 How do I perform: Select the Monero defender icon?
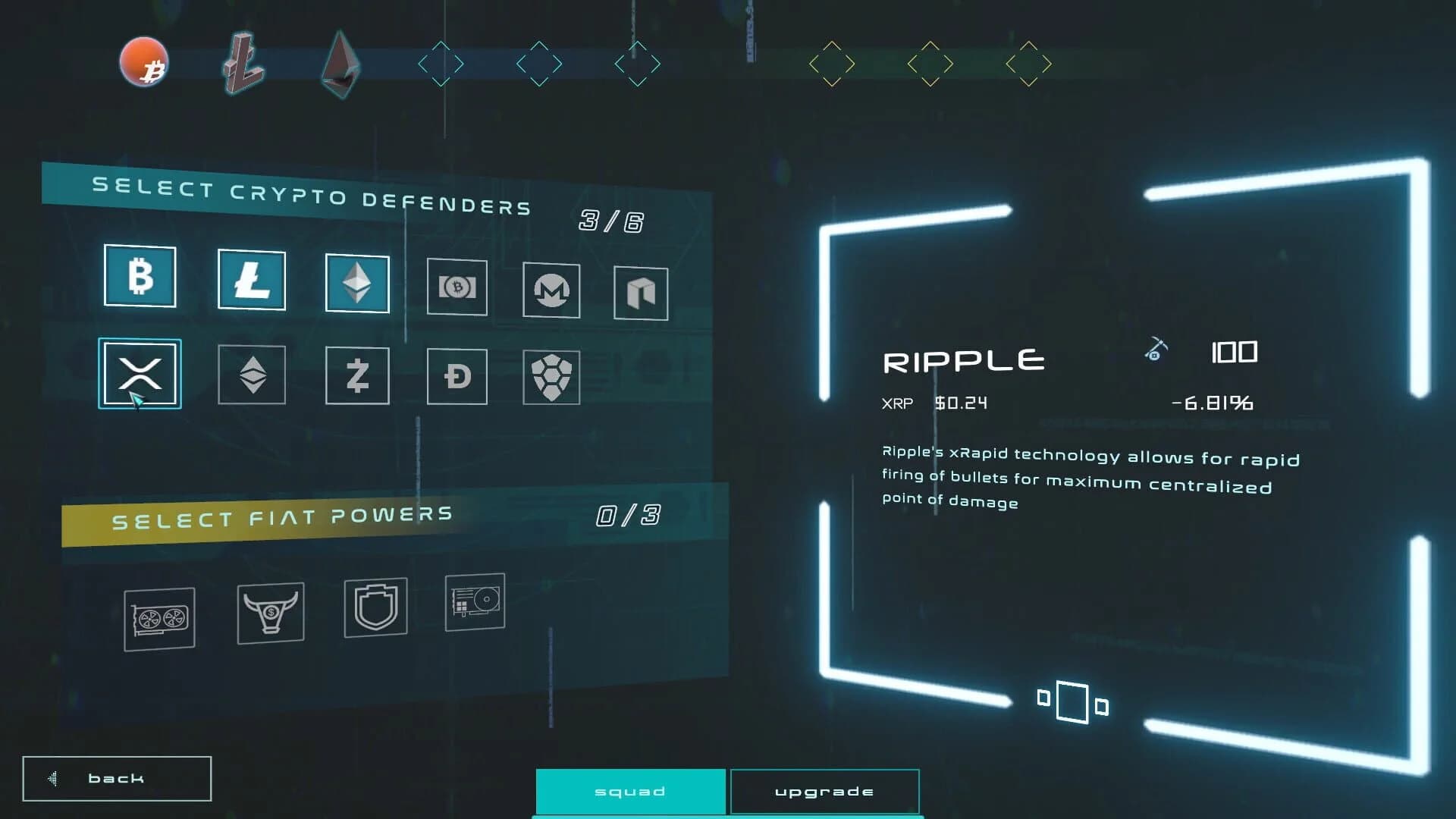coord(551,290)
